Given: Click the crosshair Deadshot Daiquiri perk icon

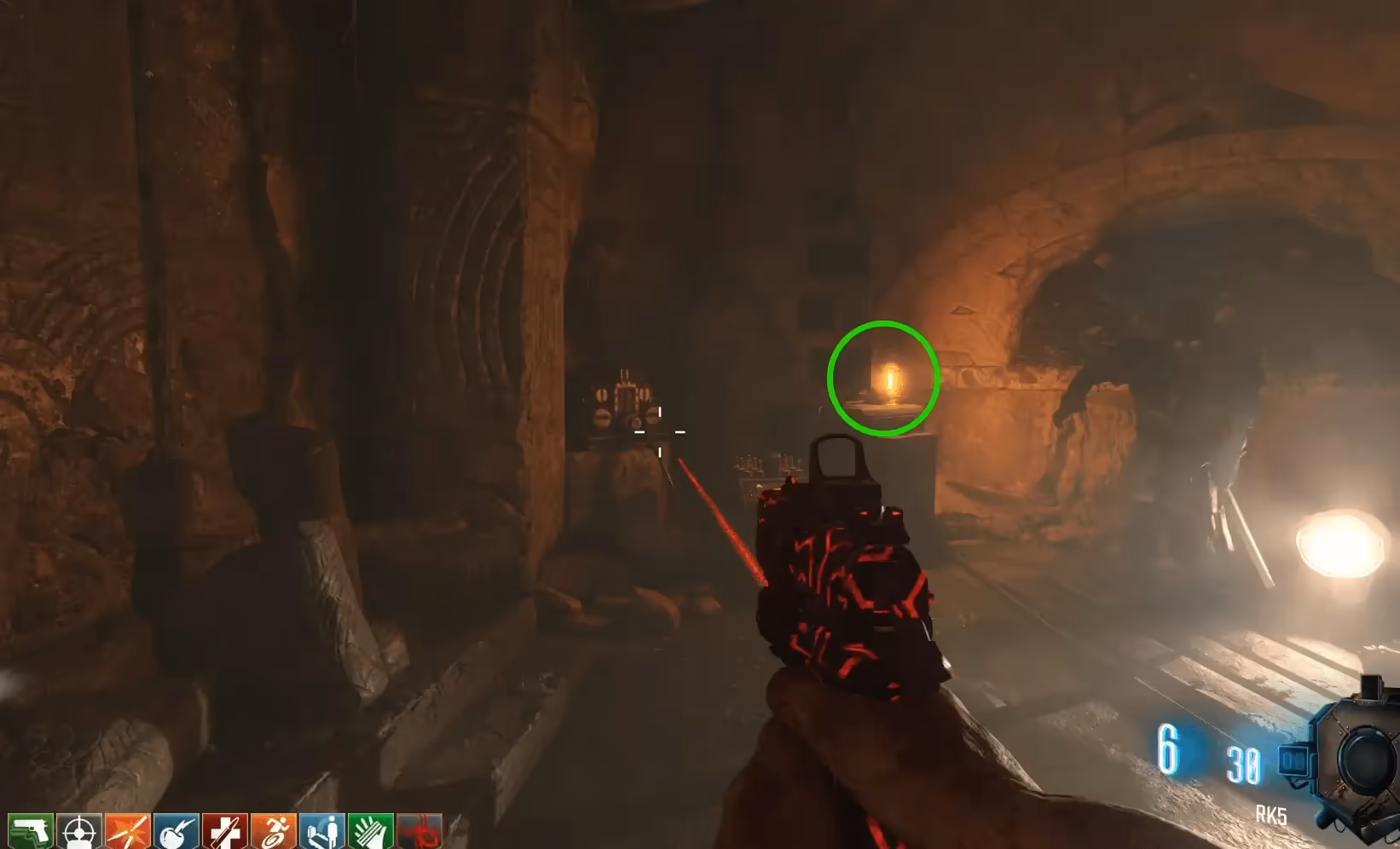Looking at the screenshot, I should point(79,831).
